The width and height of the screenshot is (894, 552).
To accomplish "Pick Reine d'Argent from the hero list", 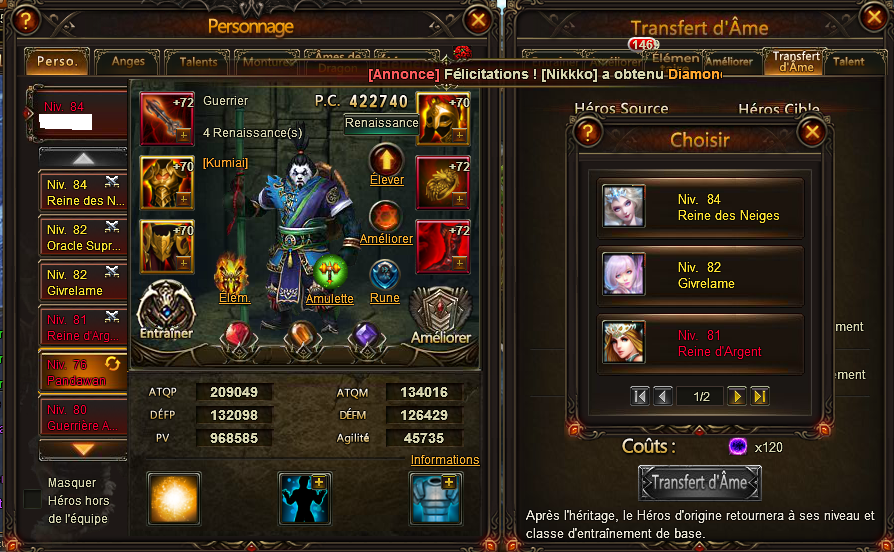I will (x=700, y=343).
